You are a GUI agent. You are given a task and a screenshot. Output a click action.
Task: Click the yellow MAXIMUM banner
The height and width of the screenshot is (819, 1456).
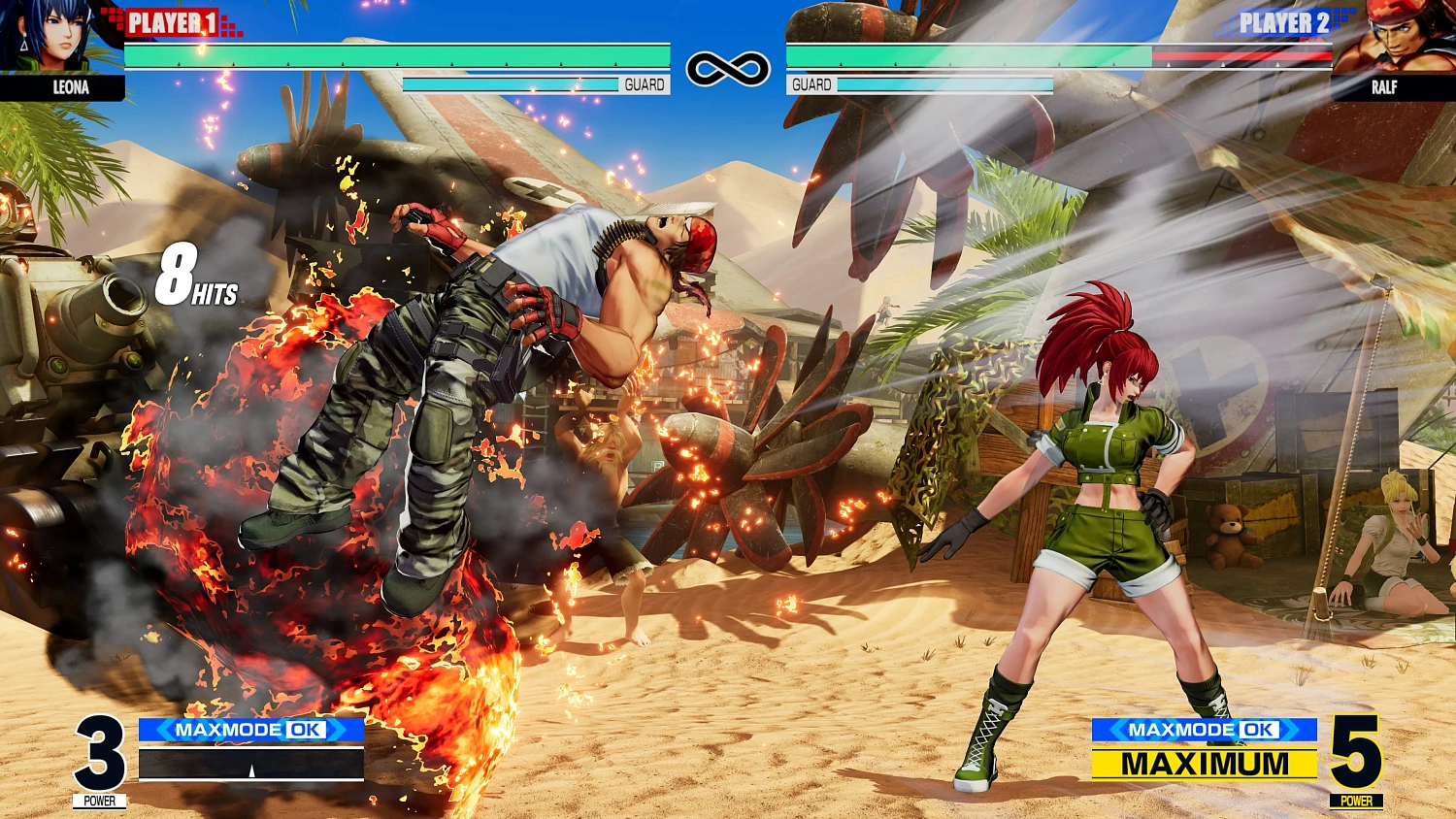click(x=1204, y=765)
